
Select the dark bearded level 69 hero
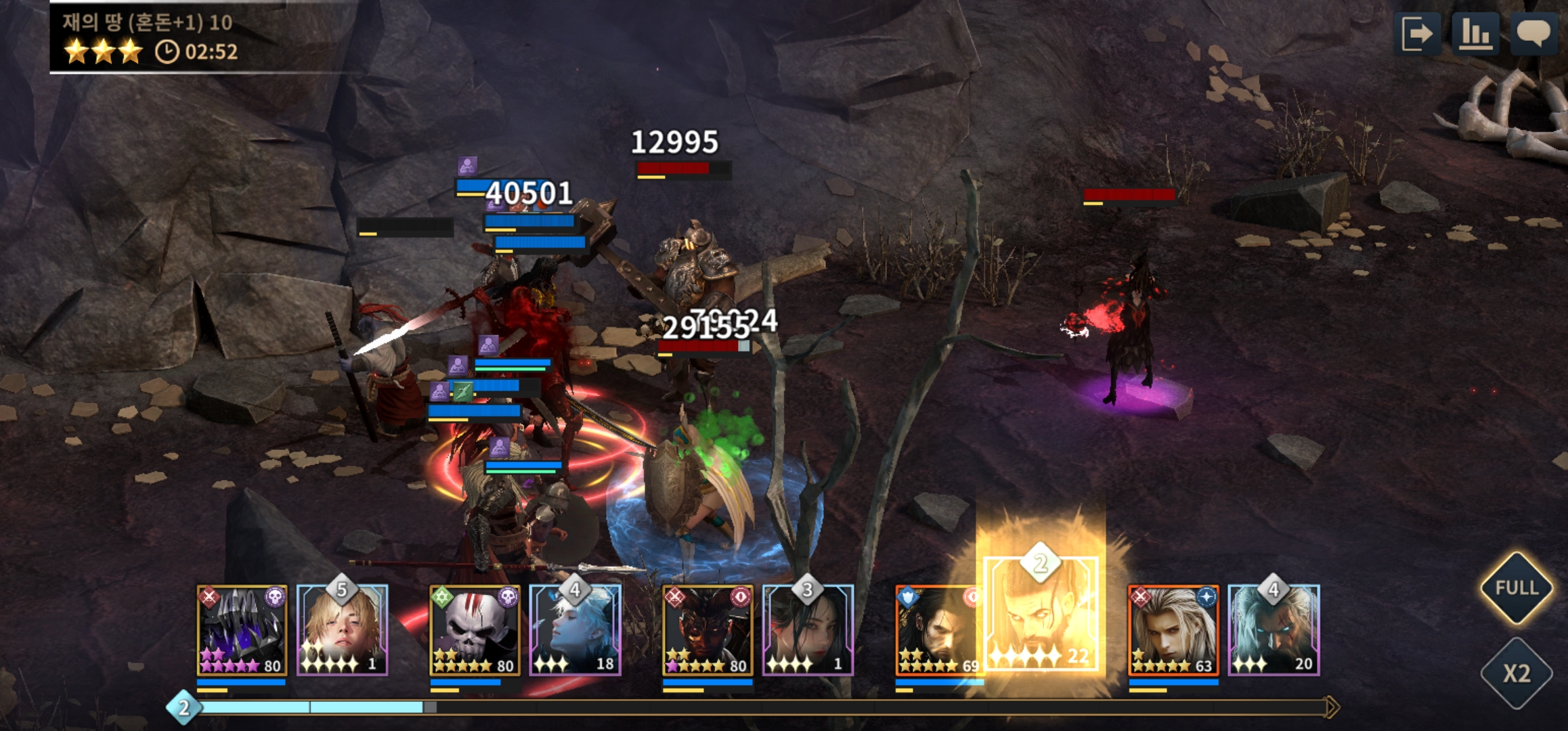coord(938,630)
